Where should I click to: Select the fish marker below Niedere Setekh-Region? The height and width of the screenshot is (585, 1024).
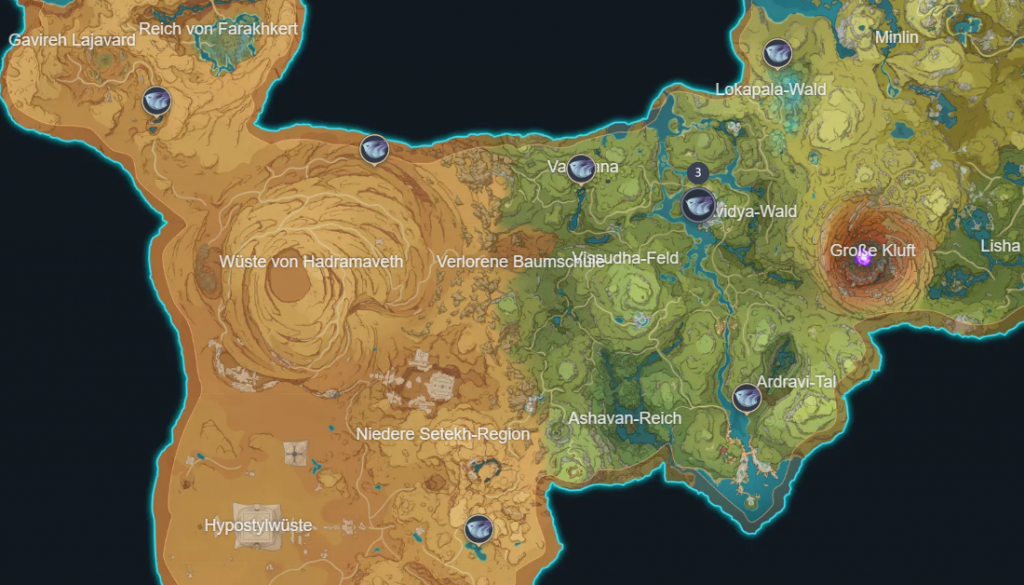(479, 529)
